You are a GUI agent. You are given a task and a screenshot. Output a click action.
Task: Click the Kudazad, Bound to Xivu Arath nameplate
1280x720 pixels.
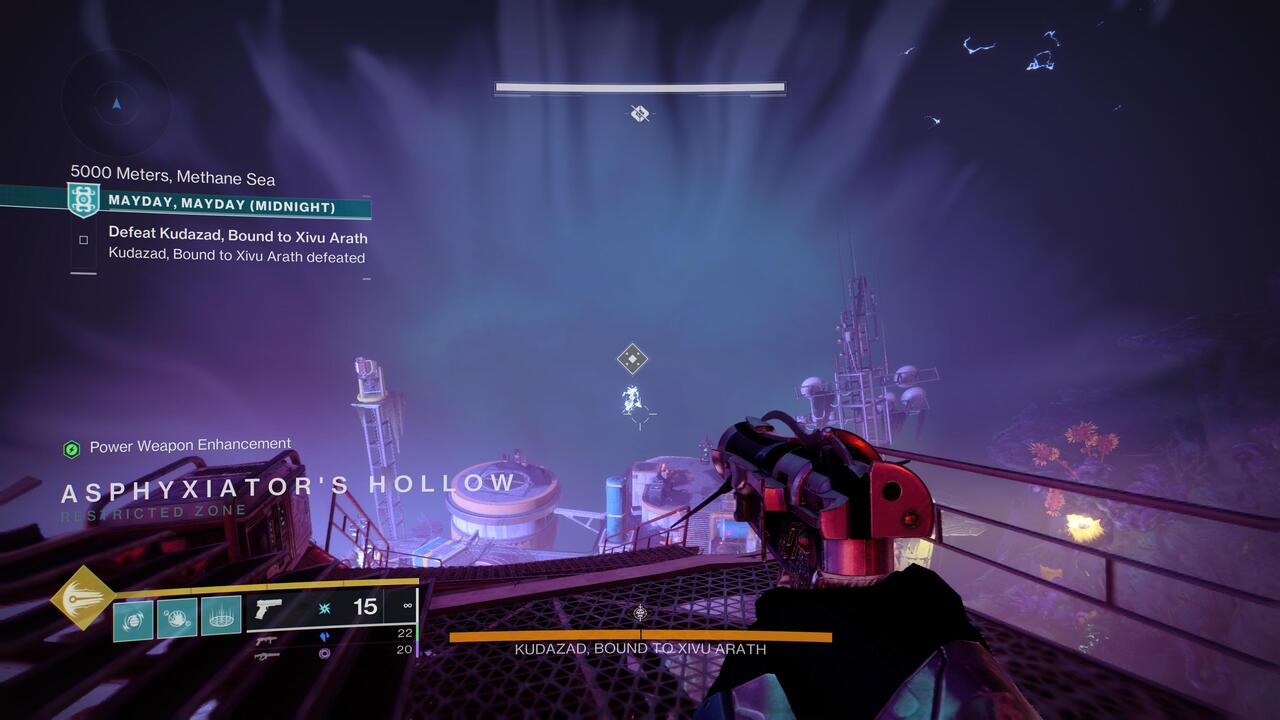click(x=639, y=649)
